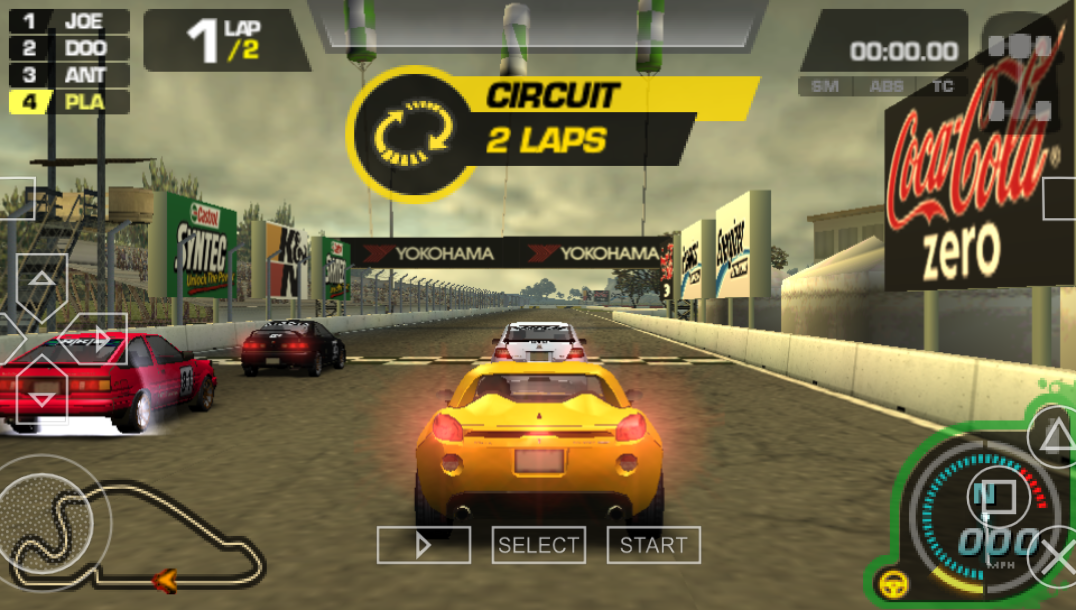Open the emulator menu grid icon
The image size is (1076, 610).
click(x=1019, y=77)
